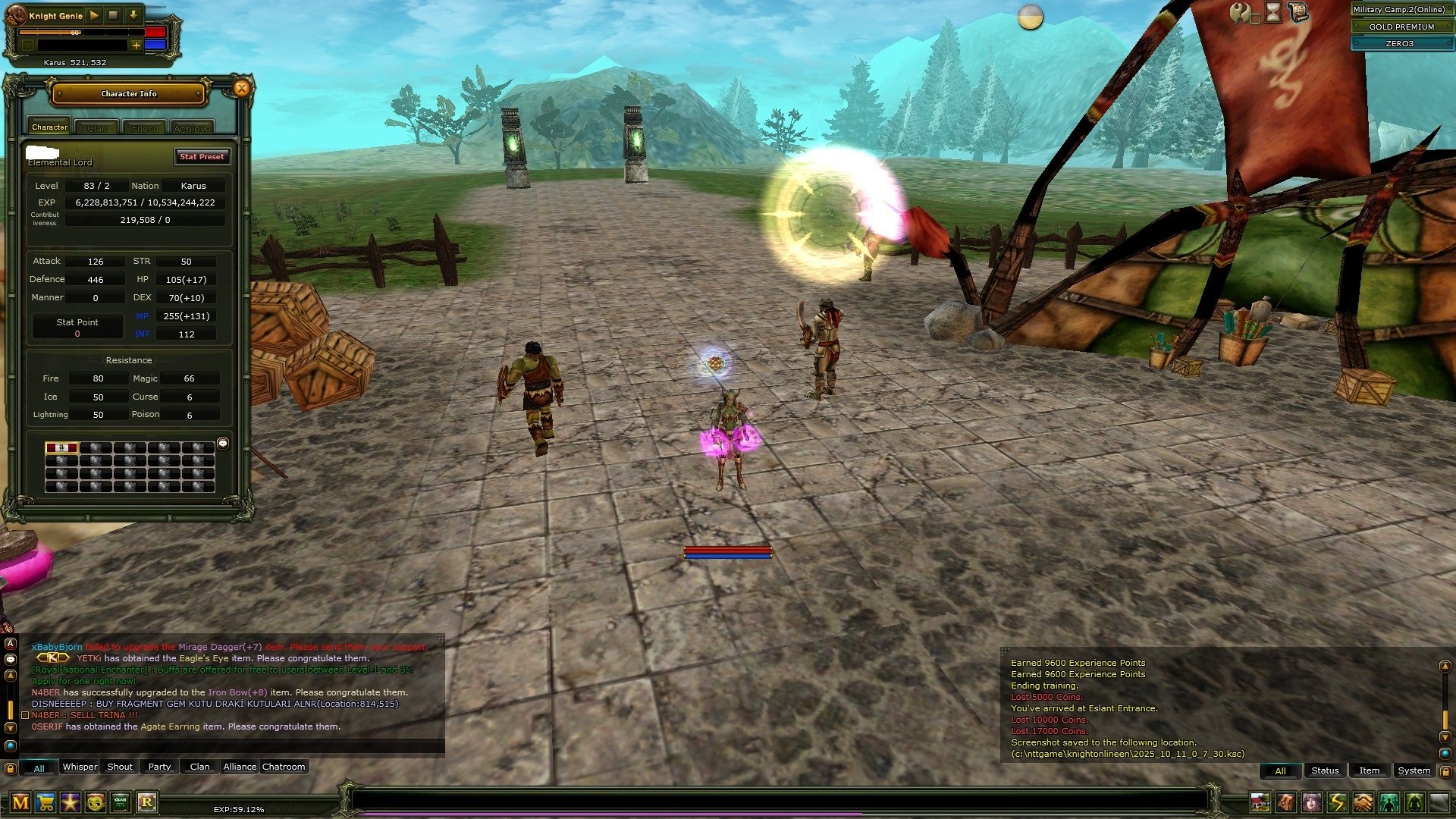The image size is (1456, 819).
Task: Open the handshake trade icon
Action: pyautogui.click(x=1363, y=802)
